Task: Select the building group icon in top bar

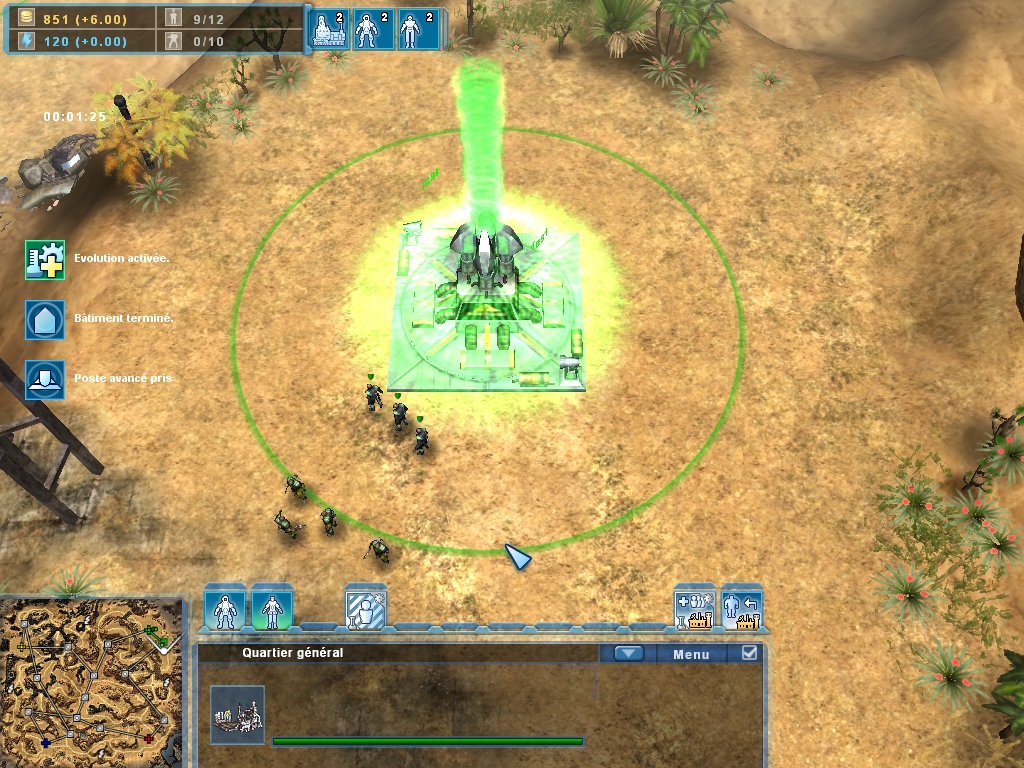Action: [x=331, y=30]
